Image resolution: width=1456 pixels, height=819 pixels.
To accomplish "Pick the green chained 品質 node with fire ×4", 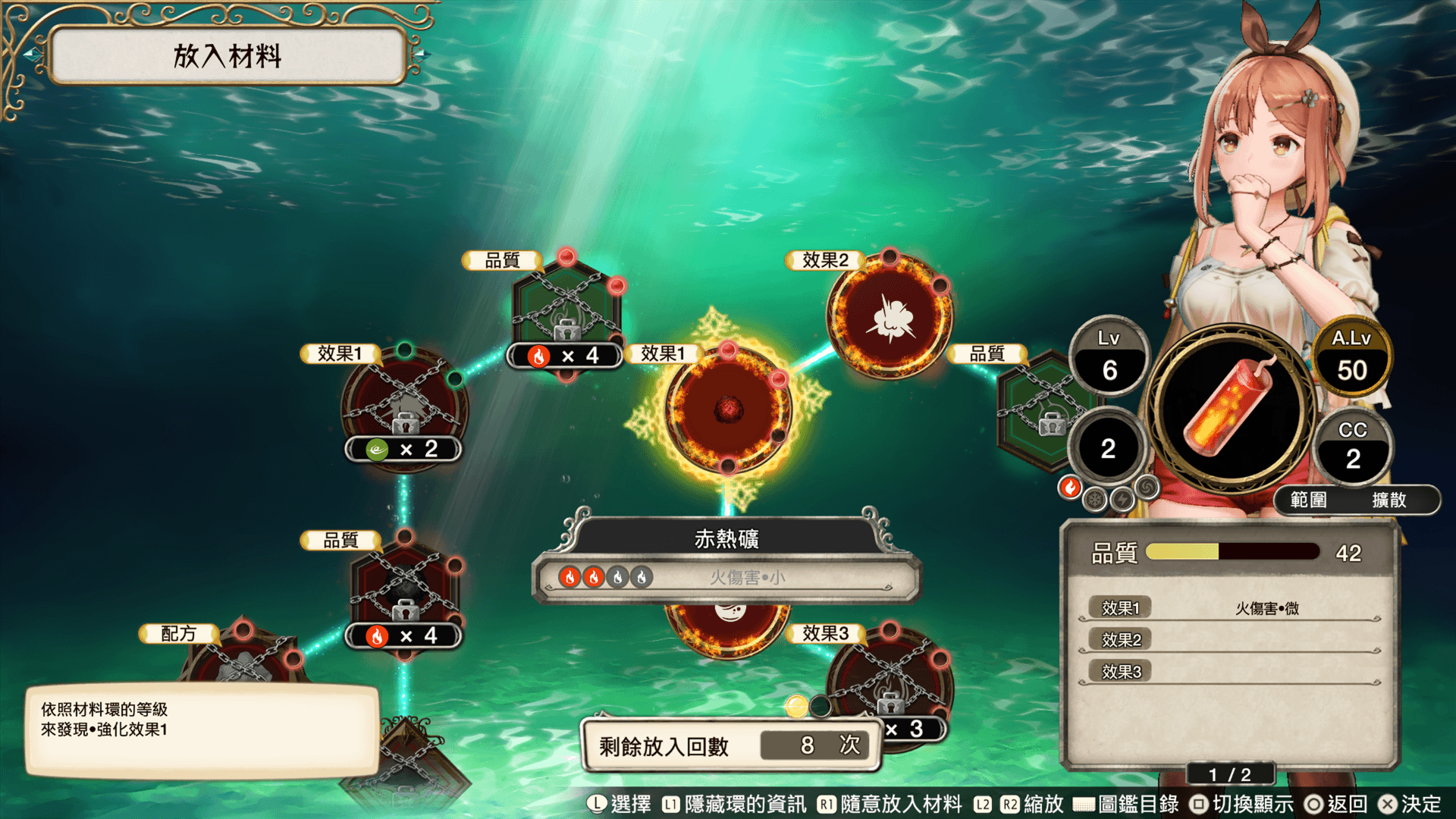I will click(x=566, y=312).
